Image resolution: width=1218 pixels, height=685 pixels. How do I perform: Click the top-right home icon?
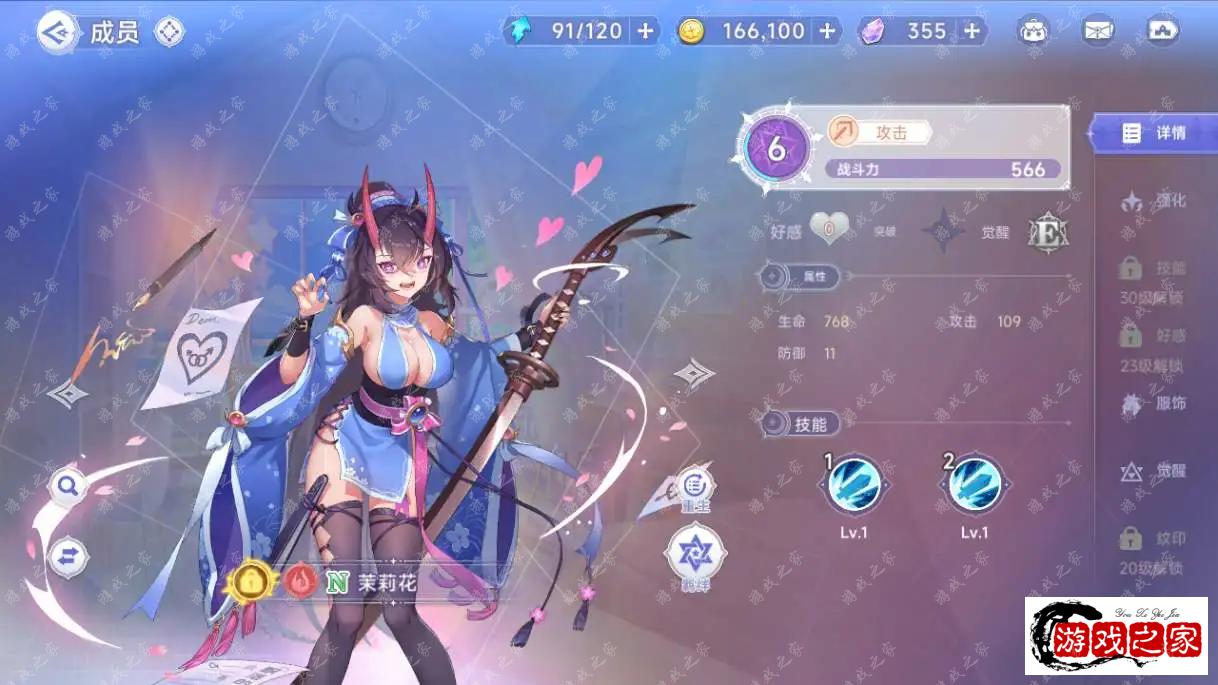(1163, 31)
